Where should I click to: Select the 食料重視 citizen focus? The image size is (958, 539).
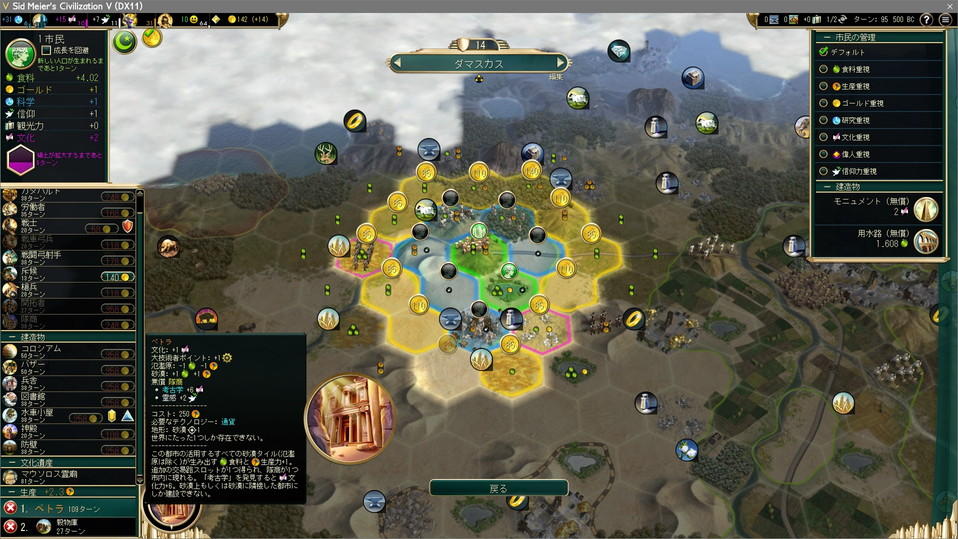(824, 68)
